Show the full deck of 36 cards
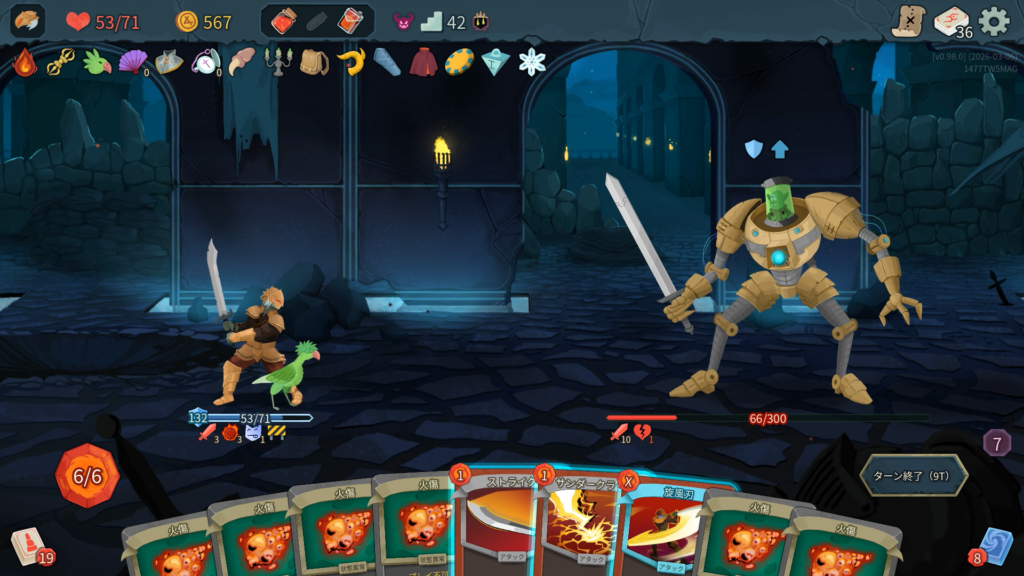Image resolution: width=1024 pixels, height=576 pixels. (x=952, y=21)
